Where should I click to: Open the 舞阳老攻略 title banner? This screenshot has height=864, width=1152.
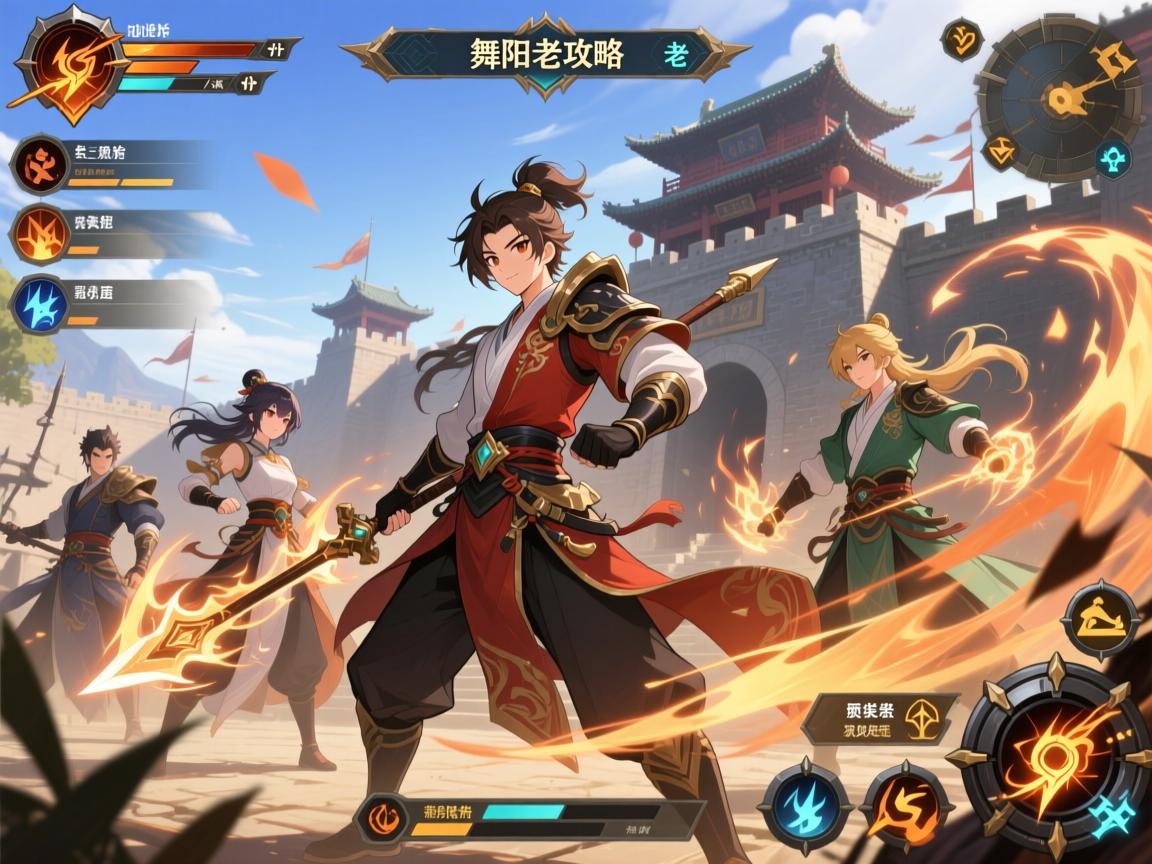tap(545, 53)
